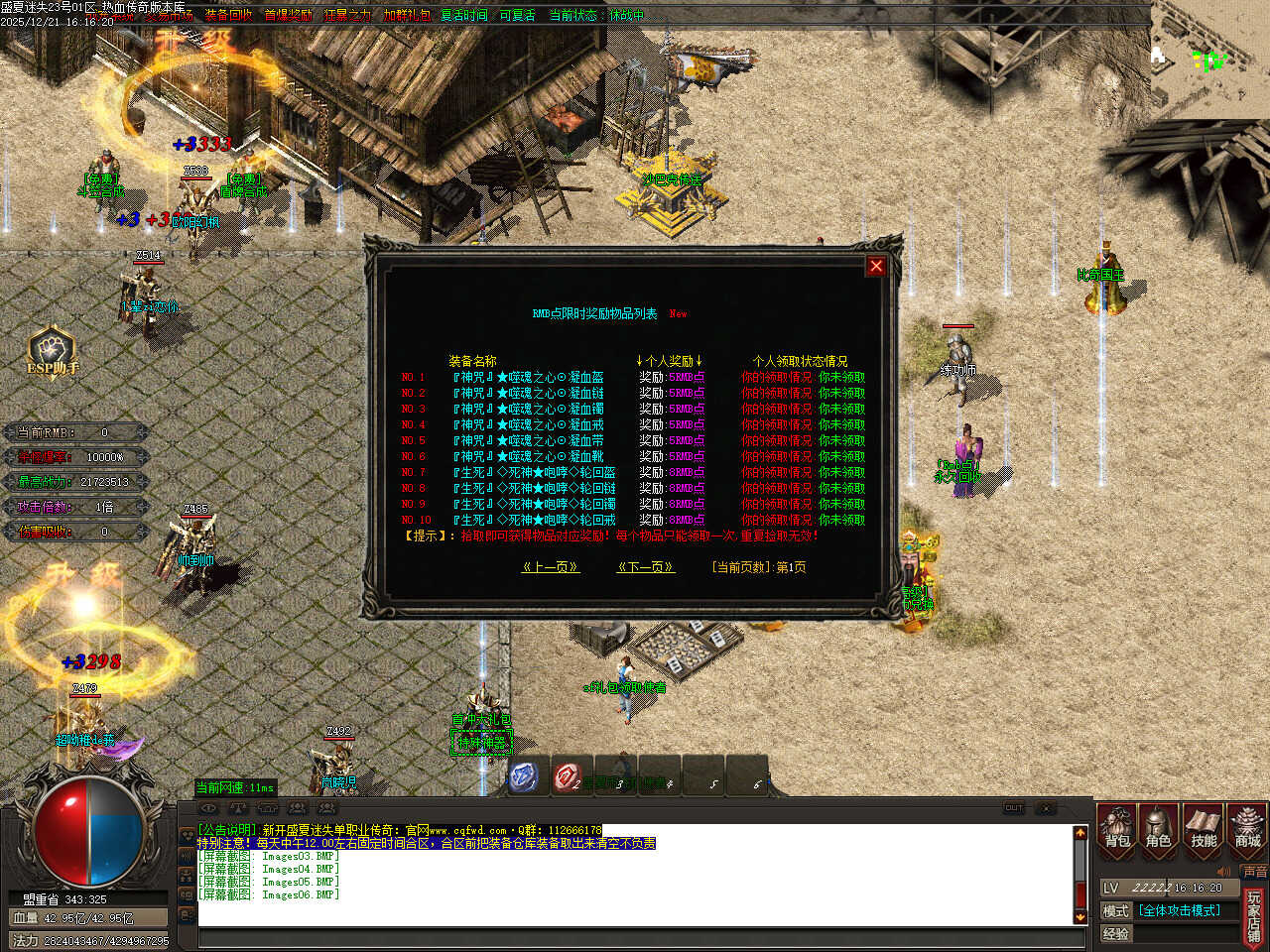Open 加群礼包 group gift pack menu
The image size is (1270, 952).
pos(407,15)
